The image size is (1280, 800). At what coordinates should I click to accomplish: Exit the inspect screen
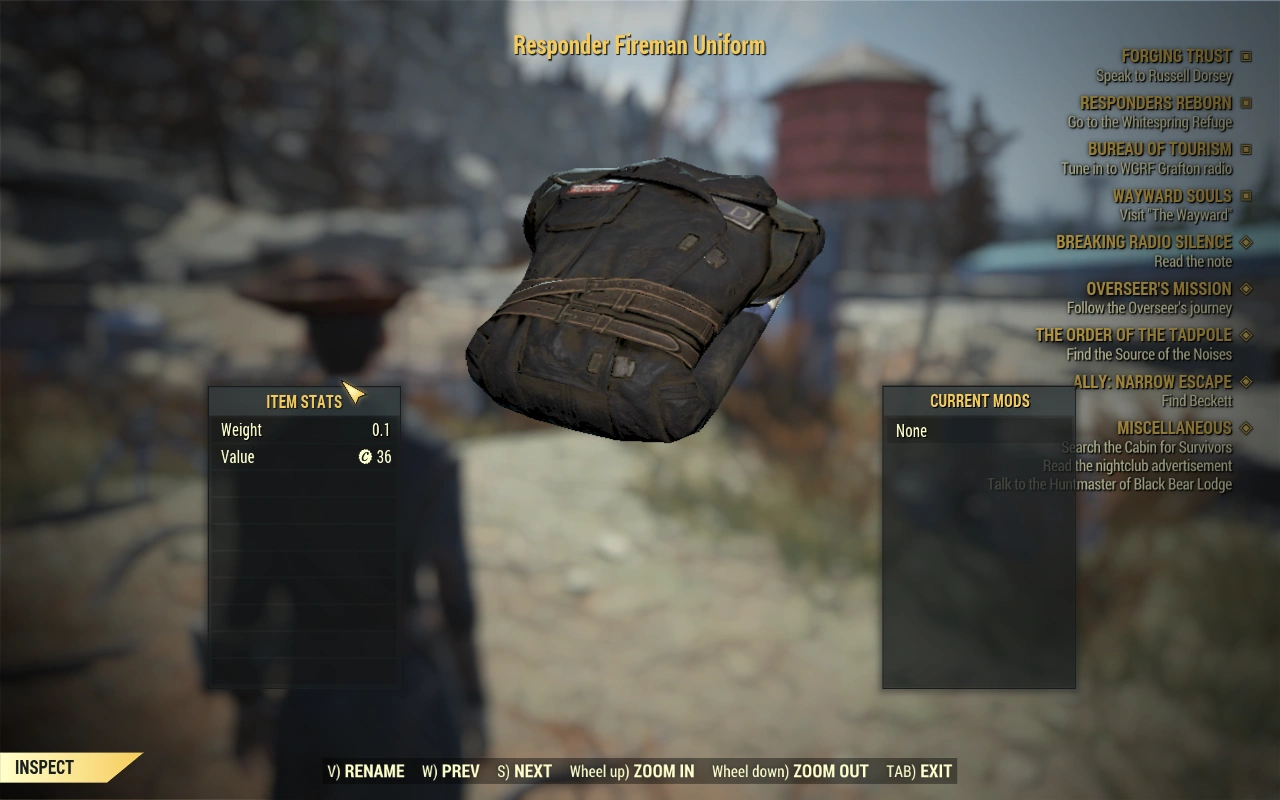coord(919,771)
